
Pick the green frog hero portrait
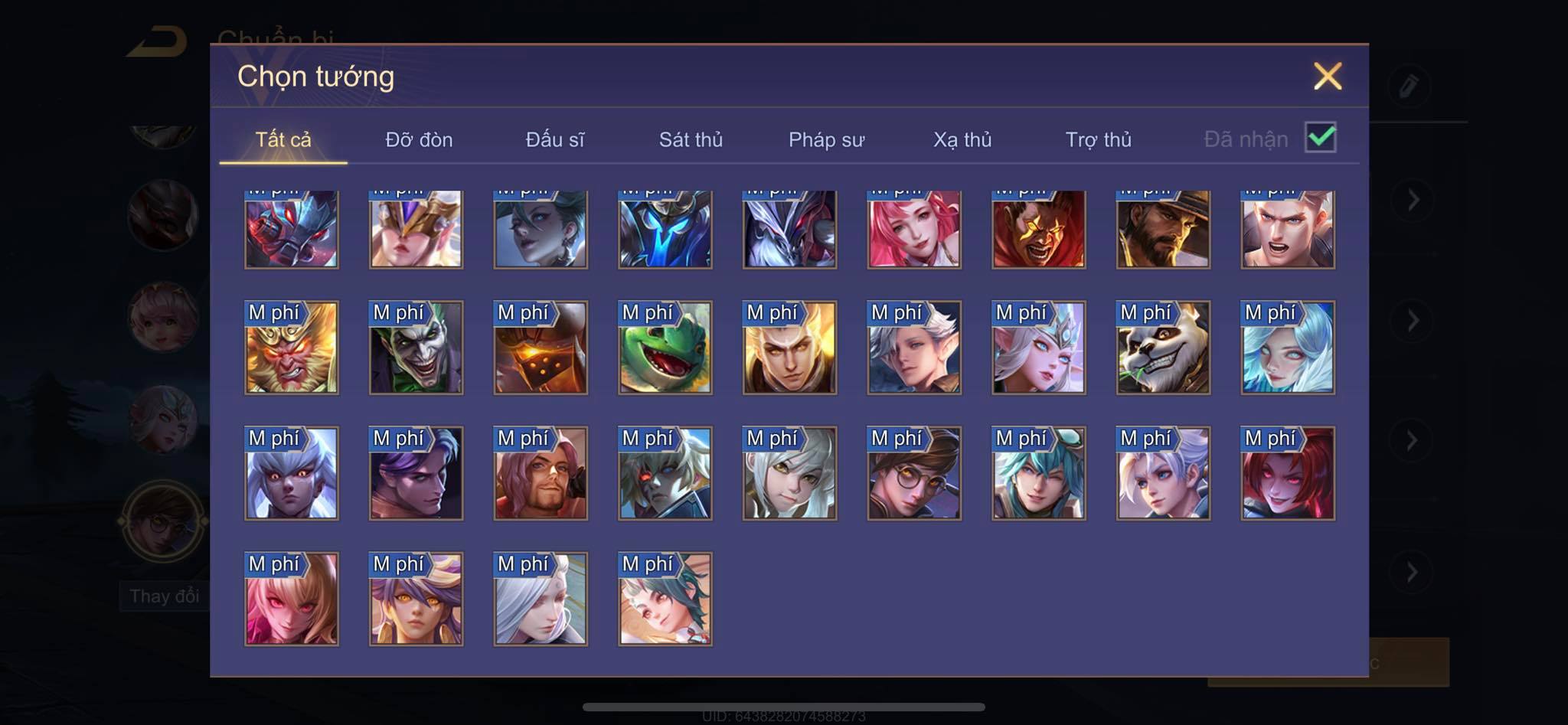[x=665, y=348]
